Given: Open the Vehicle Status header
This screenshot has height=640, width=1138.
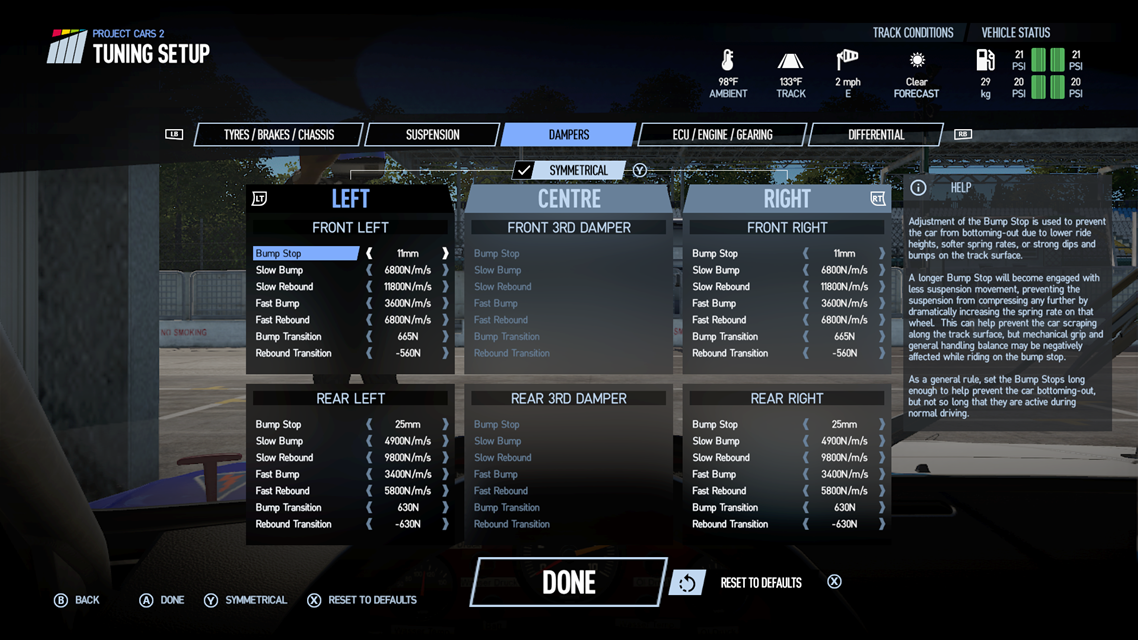Looking at the screenshot, I should 1015,33.
